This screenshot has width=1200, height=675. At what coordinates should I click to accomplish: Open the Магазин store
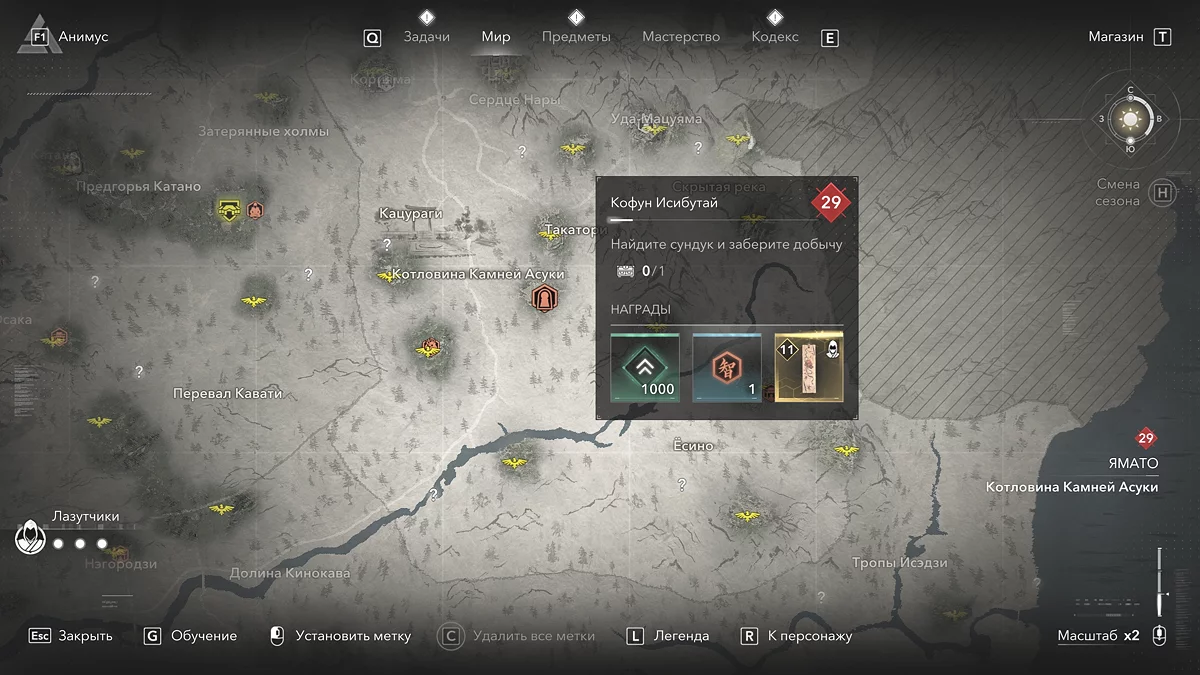pyautogui.click(x=1116, y=37)
